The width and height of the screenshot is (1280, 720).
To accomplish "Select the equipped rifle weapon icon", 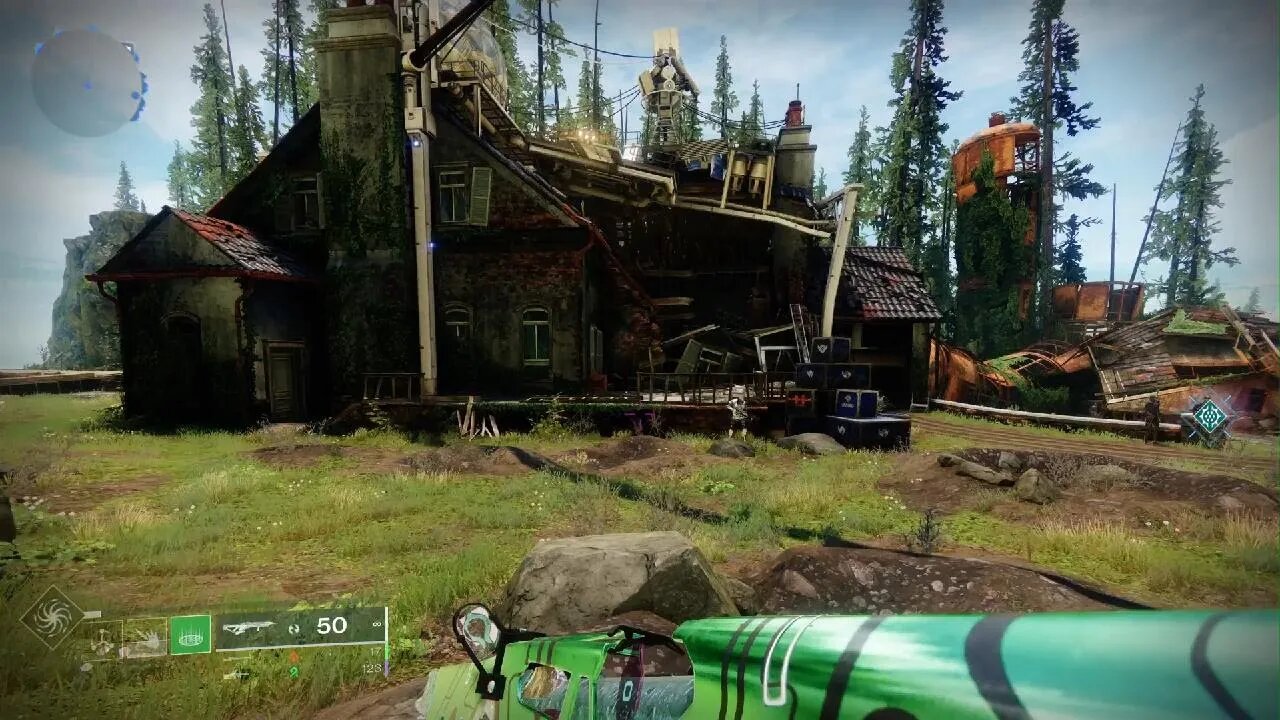I will coord(249,627).
